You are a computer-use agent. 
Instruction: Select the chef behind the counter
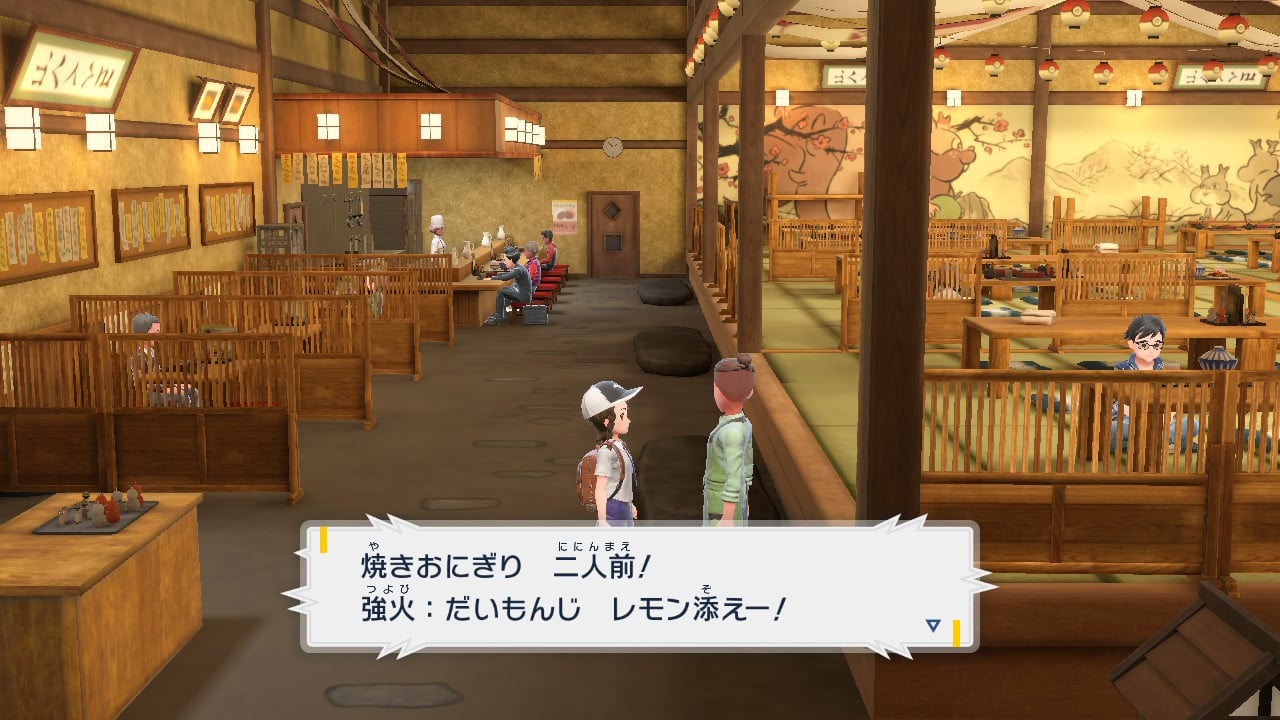(438, 235)
